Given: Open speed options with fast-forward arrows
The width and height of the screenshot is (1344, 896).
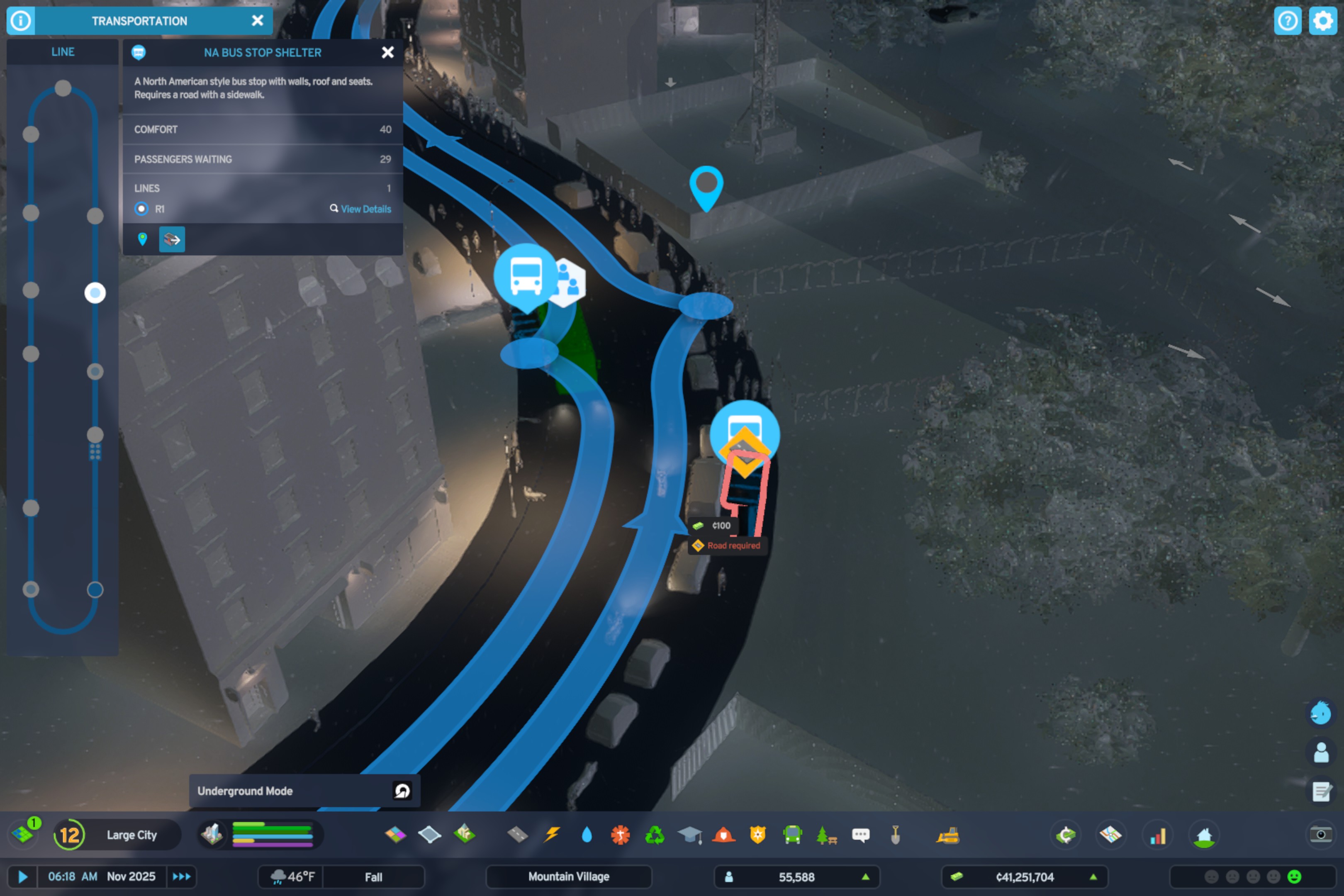Looking at the screenshot, I should pos(182,877).
